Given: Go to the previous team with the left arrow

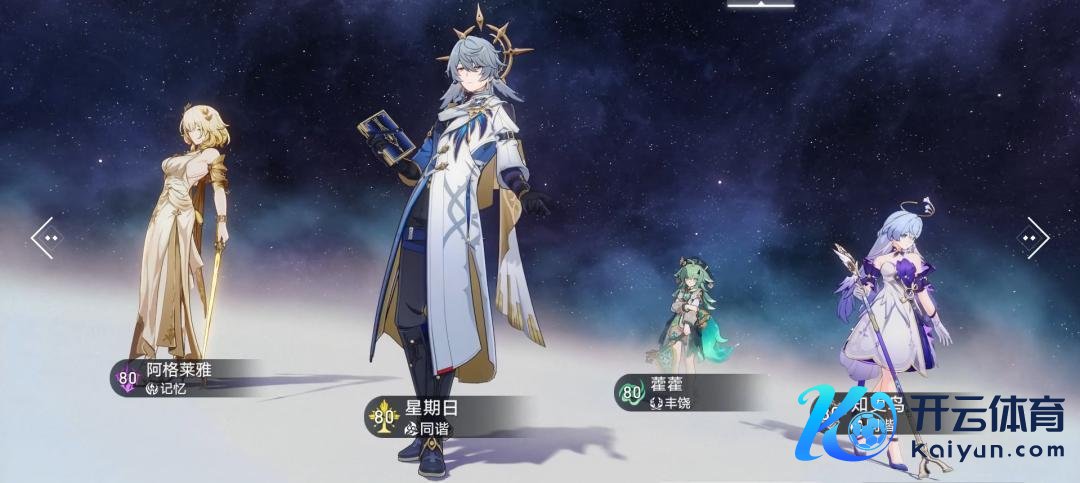Looking at the screenshot, I should pos(46,238).
